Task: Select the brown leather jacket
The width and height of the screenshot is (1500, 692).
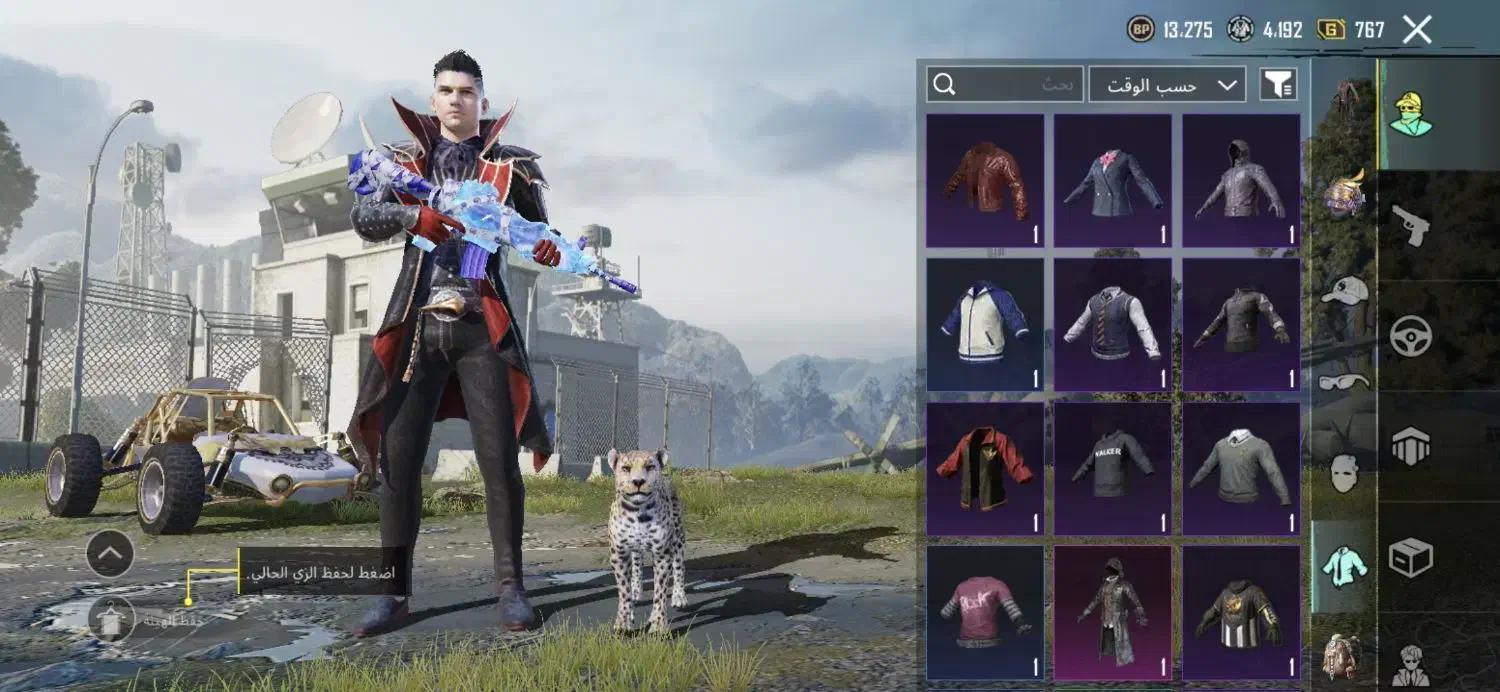Action: (985, 181)
